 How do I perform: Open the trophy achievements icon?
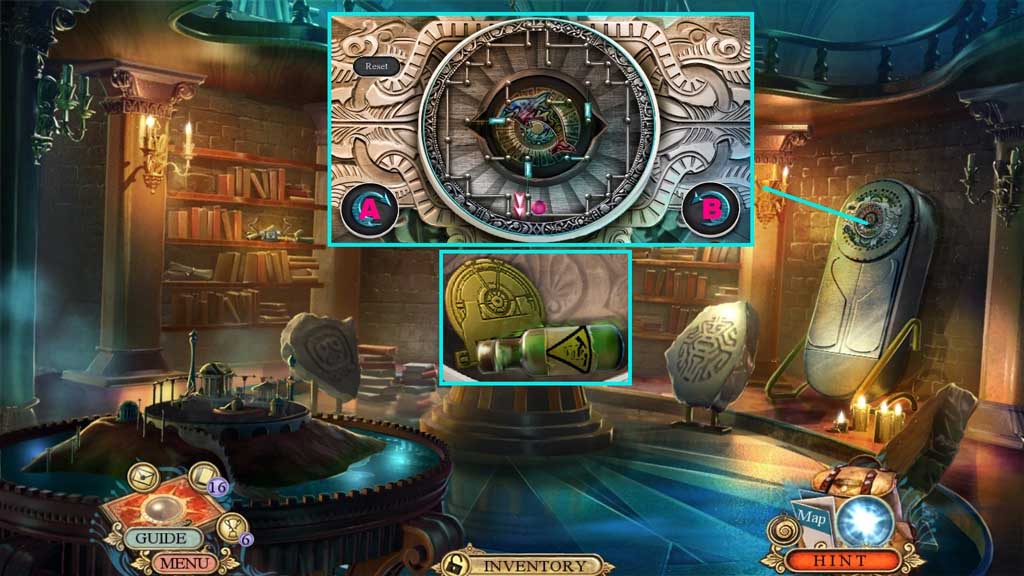(232, 527)
